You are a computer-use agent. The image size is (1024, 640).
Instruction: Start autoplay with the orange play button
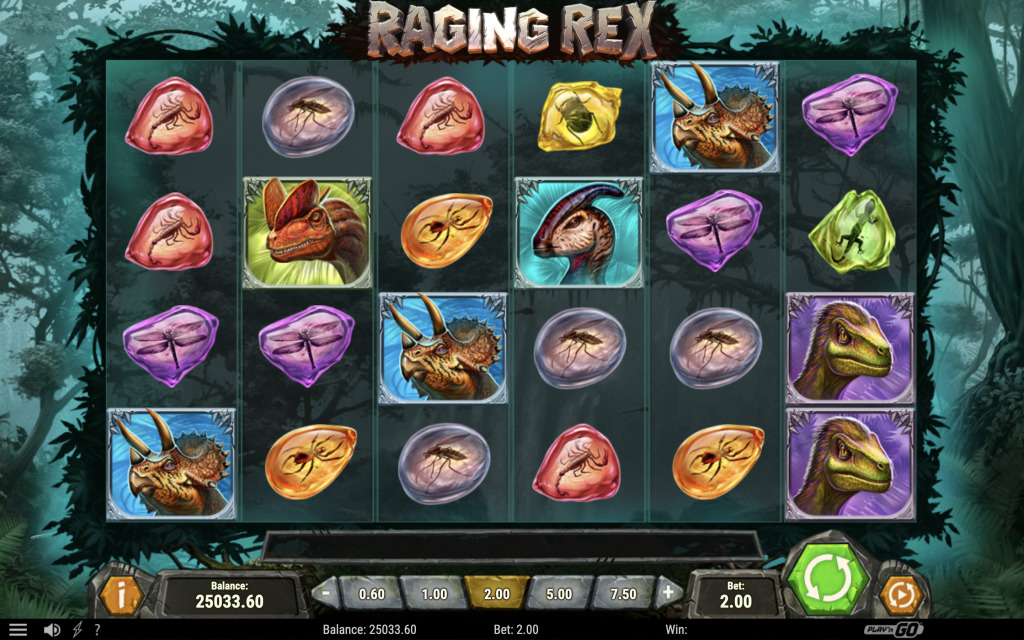899,595
